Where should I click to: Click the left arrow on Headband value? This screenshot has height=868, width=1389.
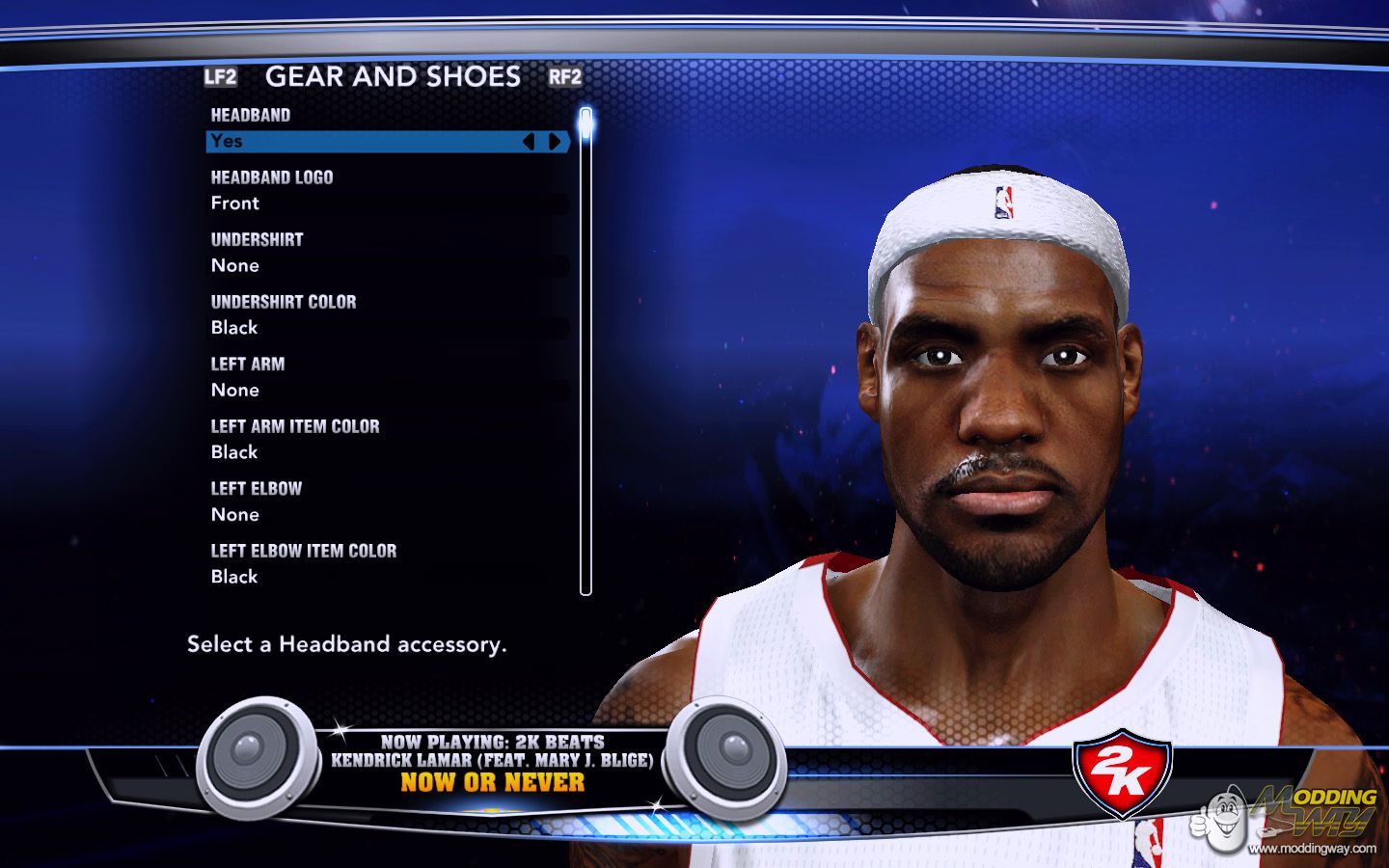click(x=528, y=142)
